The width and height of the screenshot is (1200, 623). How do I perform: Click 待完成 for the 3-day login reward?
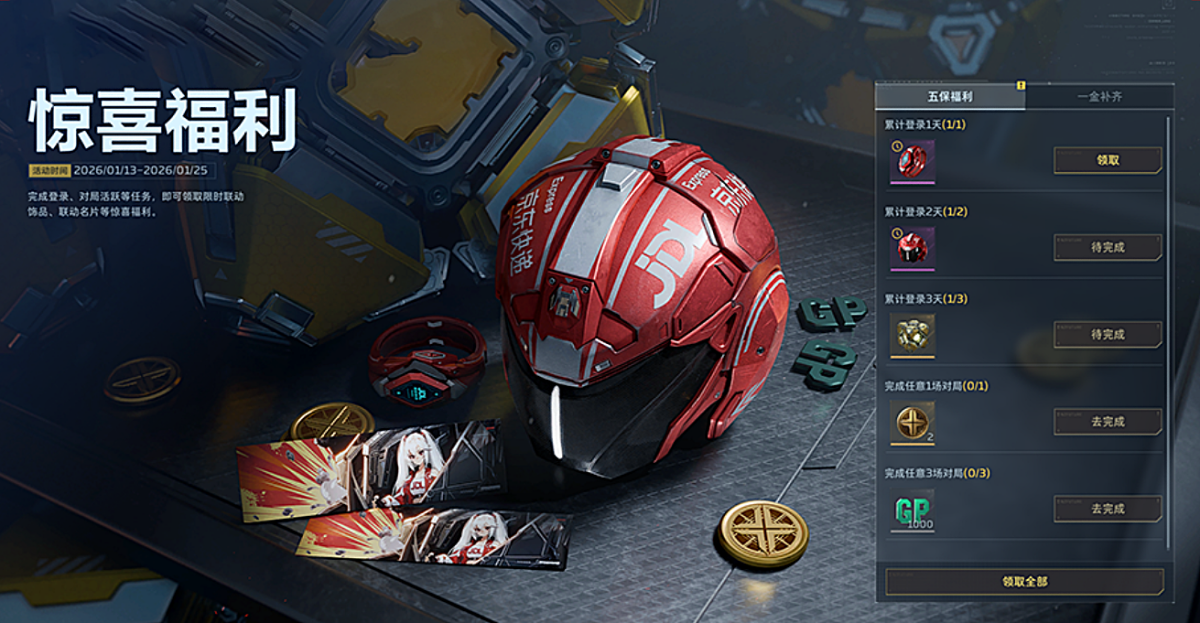tap(1107, 334)
